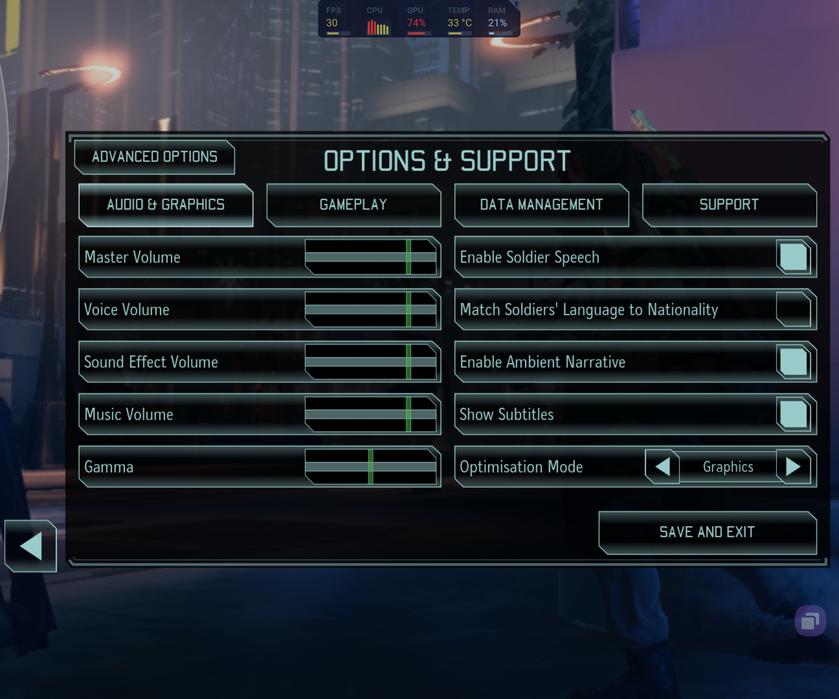Click Save and Exit
This screenshot has height=699, width=839.
pos(707,532)
